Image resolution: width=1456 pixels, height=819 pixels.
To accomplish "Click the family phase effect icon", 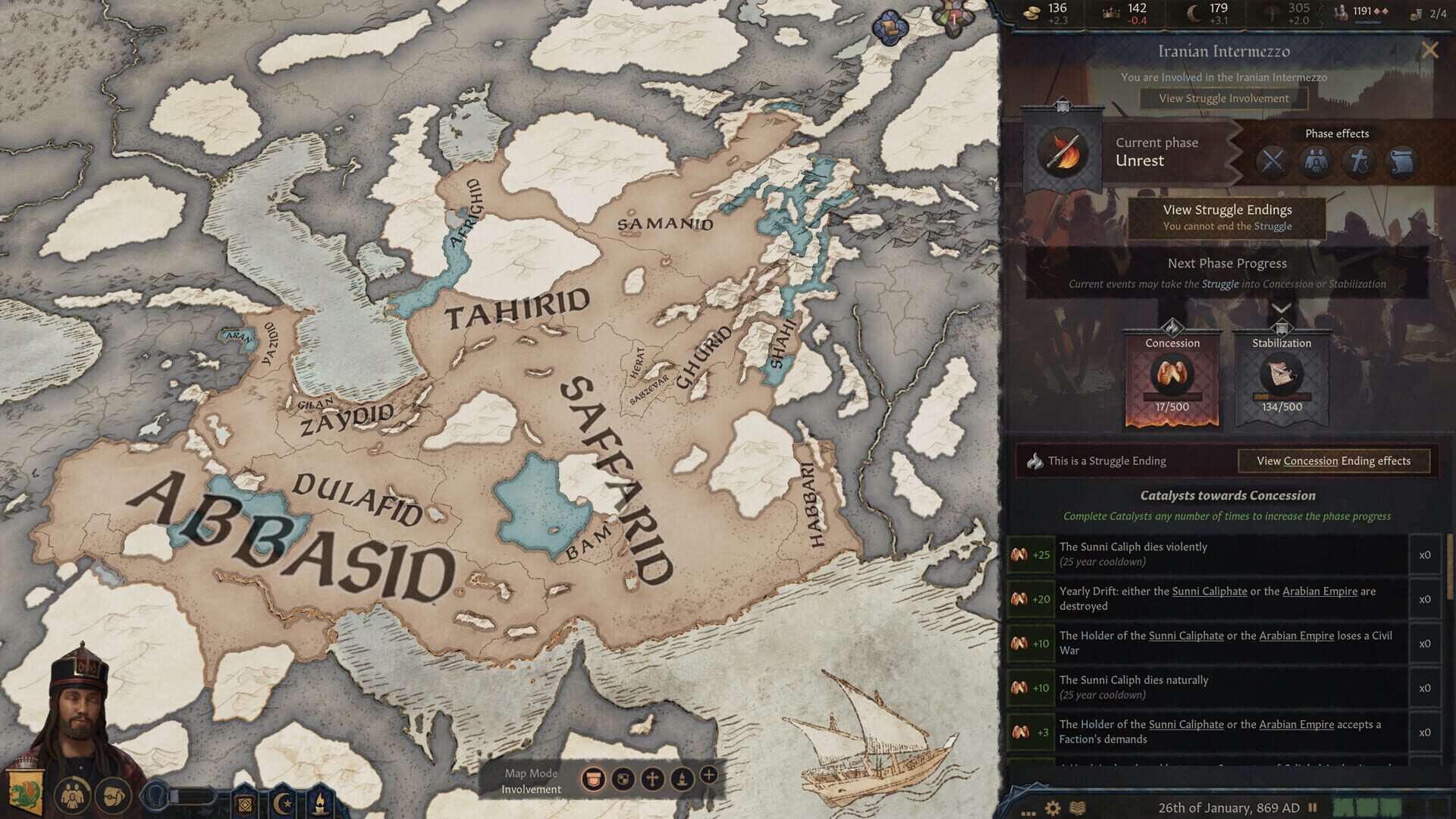I will [1316, 161].
